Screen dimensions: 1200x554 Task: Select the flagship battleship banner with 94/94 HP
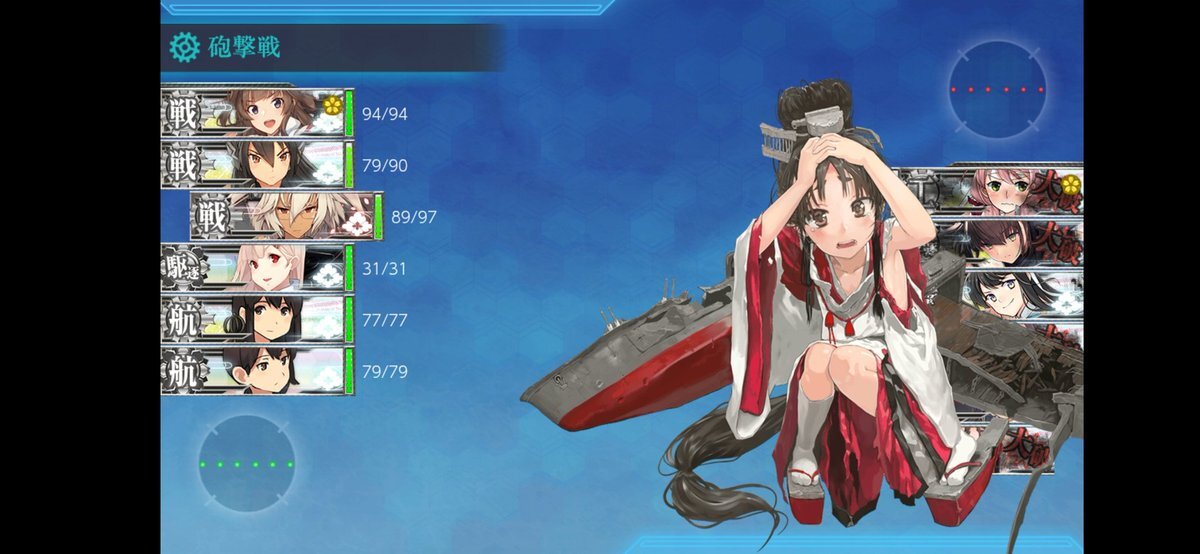point(257,113)
